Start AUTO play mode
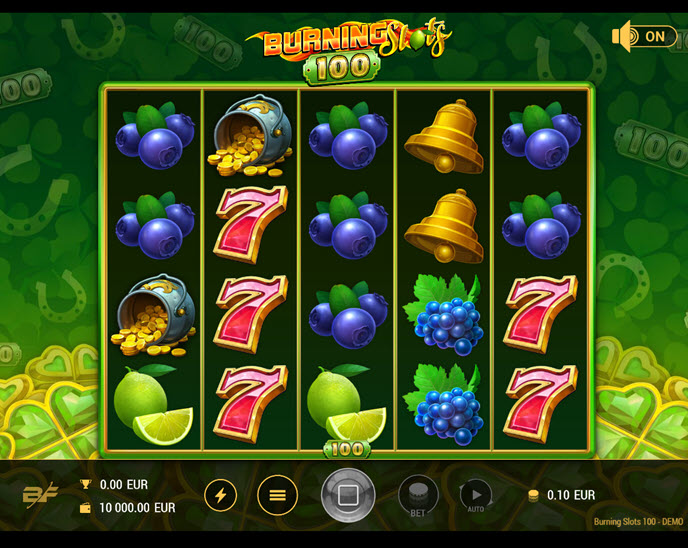Image resolution: width=688 pixels, height=548 pixels. point(475,496)
